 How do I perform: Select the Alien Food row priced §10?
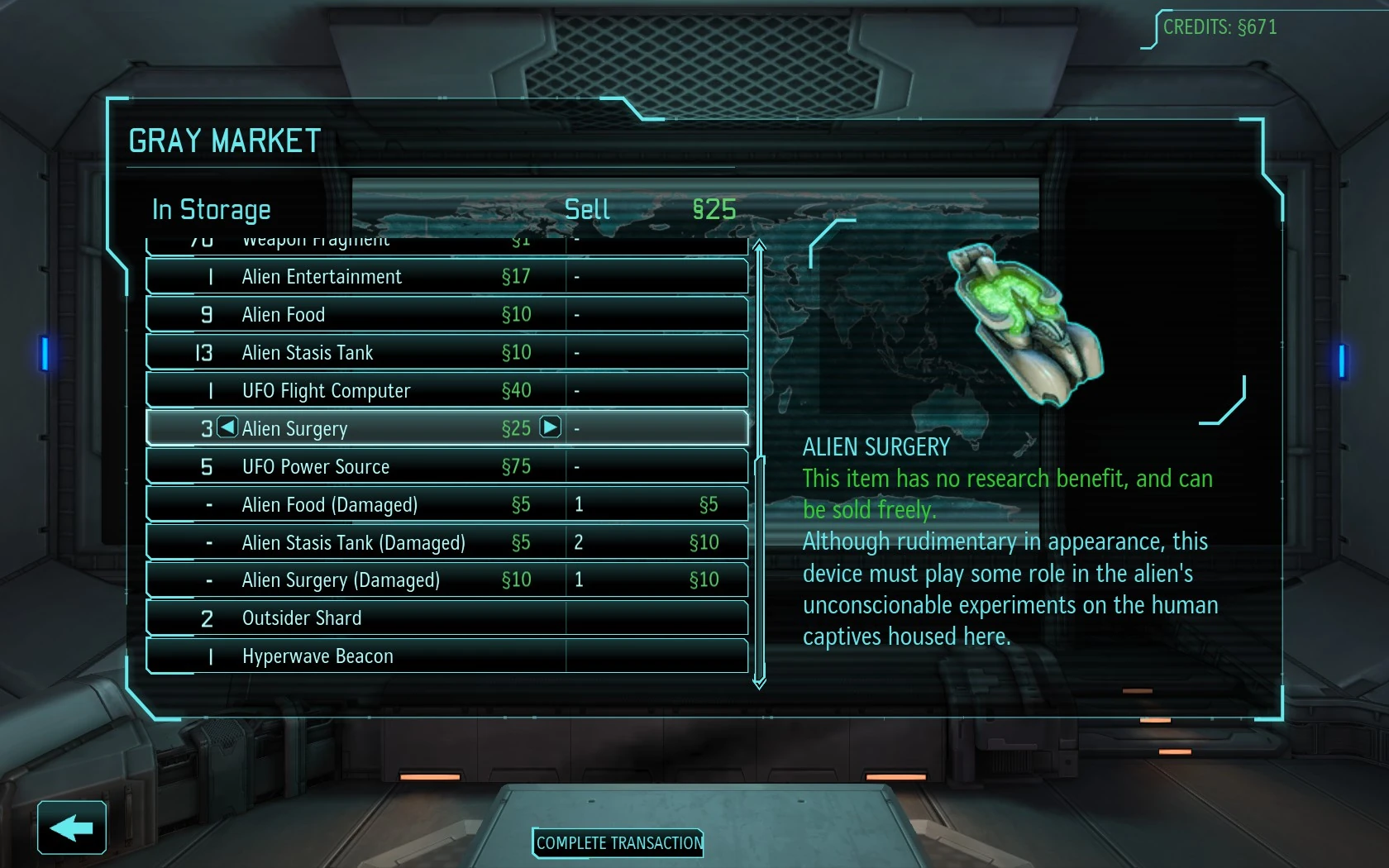[446, 315]
